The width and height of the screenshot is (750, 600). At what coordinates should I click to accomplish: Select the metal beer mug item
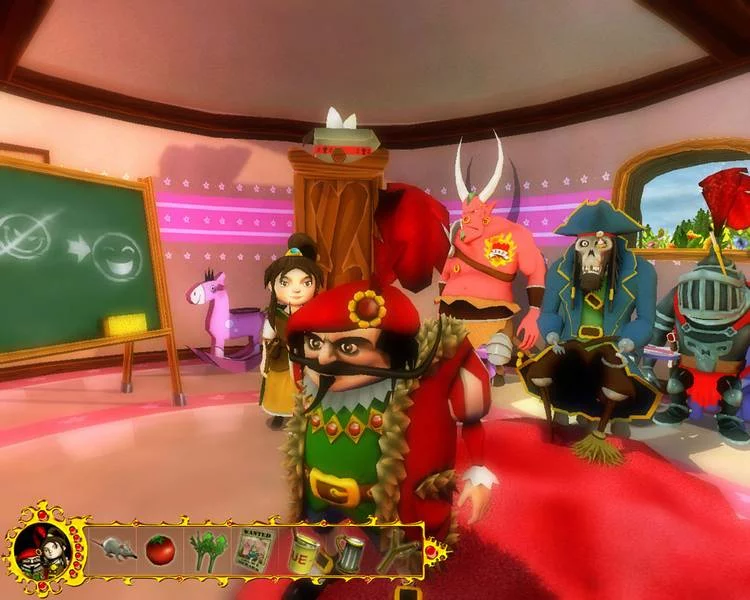[x=348, y=552]
